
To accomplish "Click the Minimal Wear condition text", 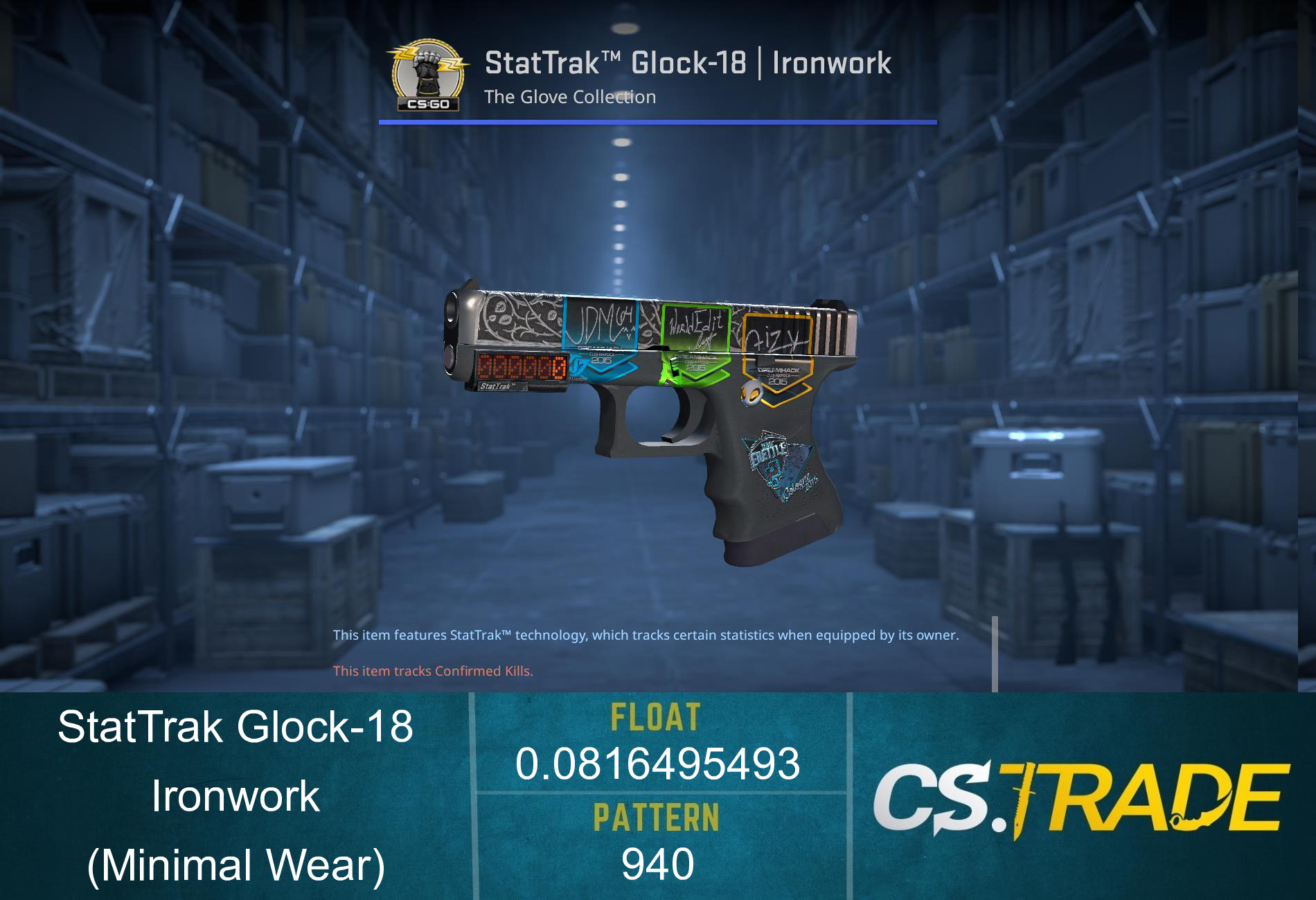I will pyautogui.click(x=235, y=867).
